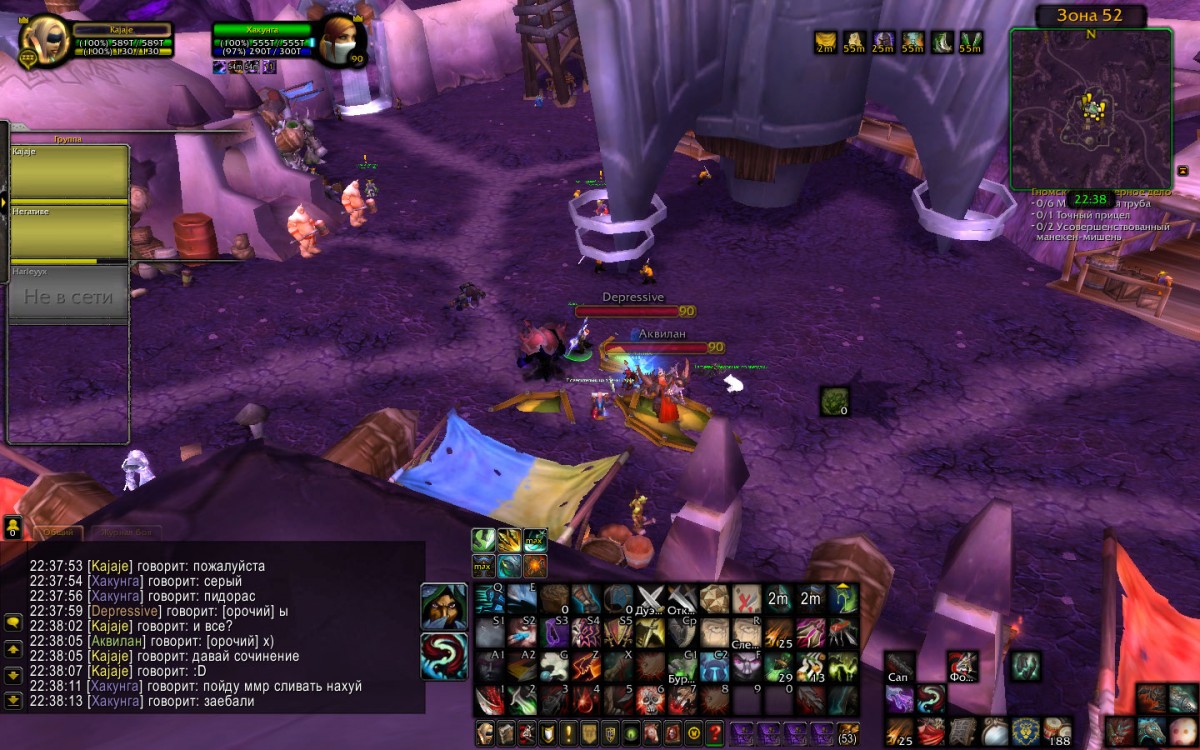Open the character info micro button
Image resolution: width=1200 pixels, height=750 pixels.
[485, 732]
